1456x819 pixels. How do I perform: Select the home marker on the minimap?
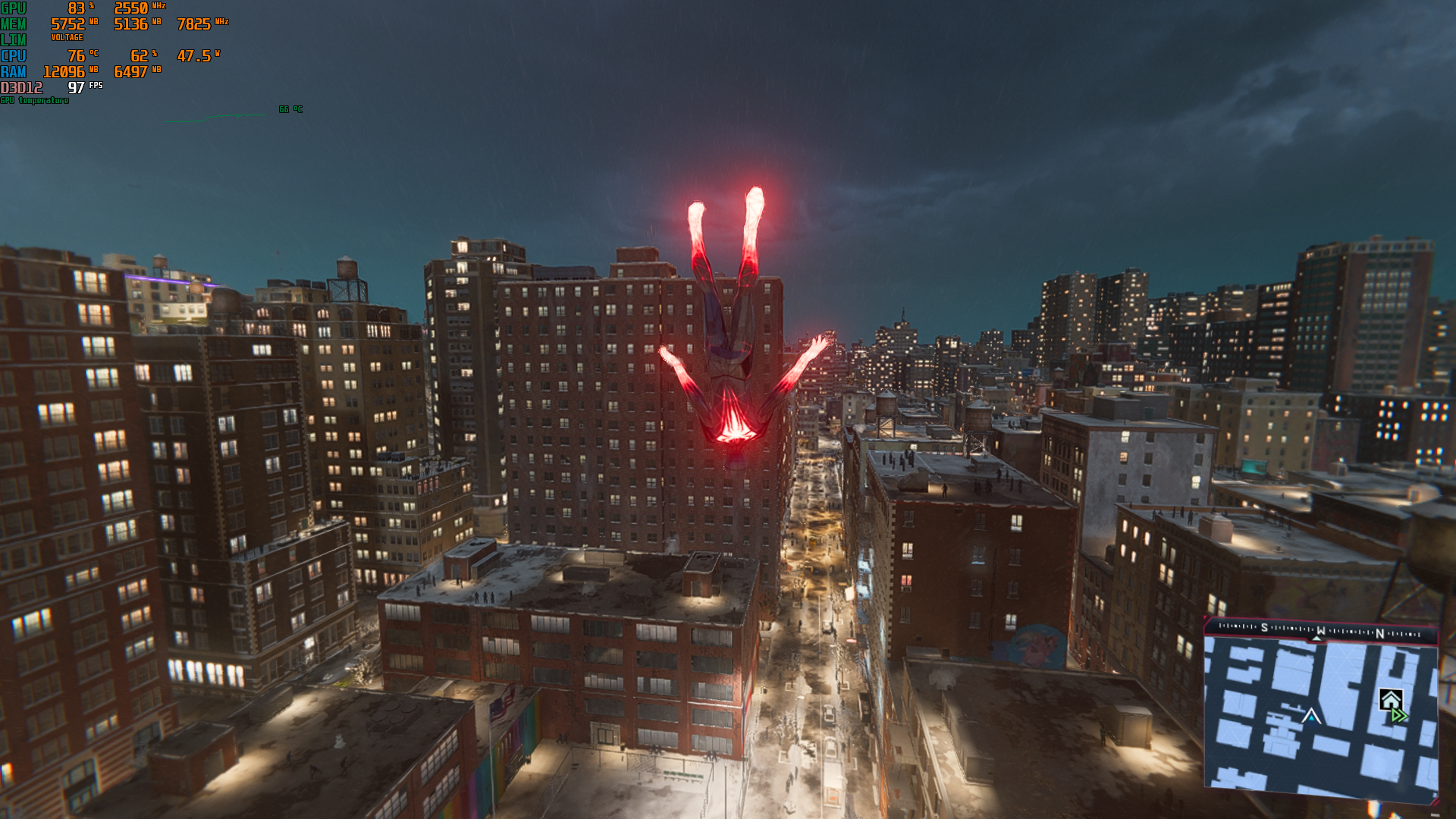click(x=1390, y=699)
